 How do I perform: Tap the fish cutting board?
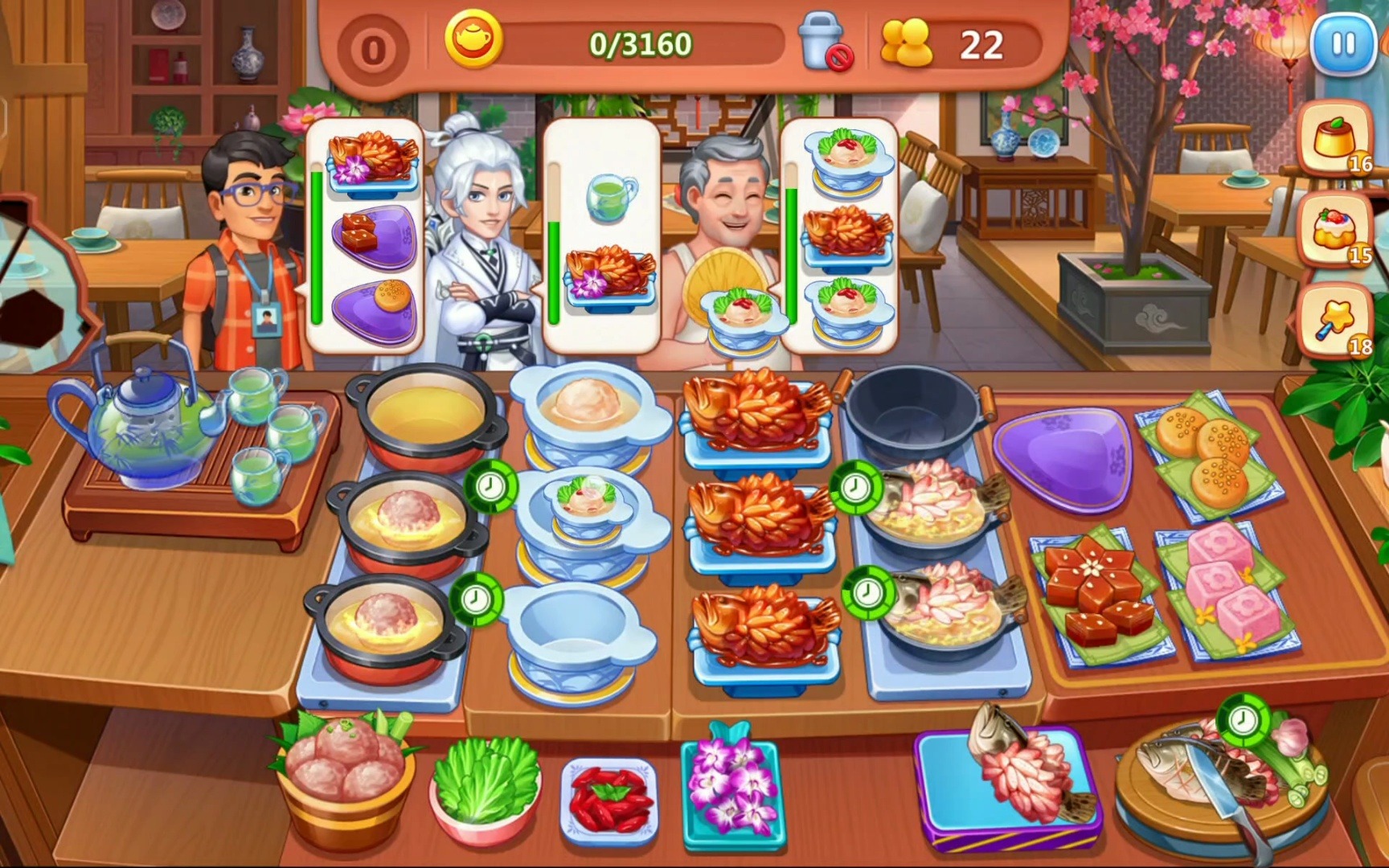pyautogui.click(x=1212, y=781)
